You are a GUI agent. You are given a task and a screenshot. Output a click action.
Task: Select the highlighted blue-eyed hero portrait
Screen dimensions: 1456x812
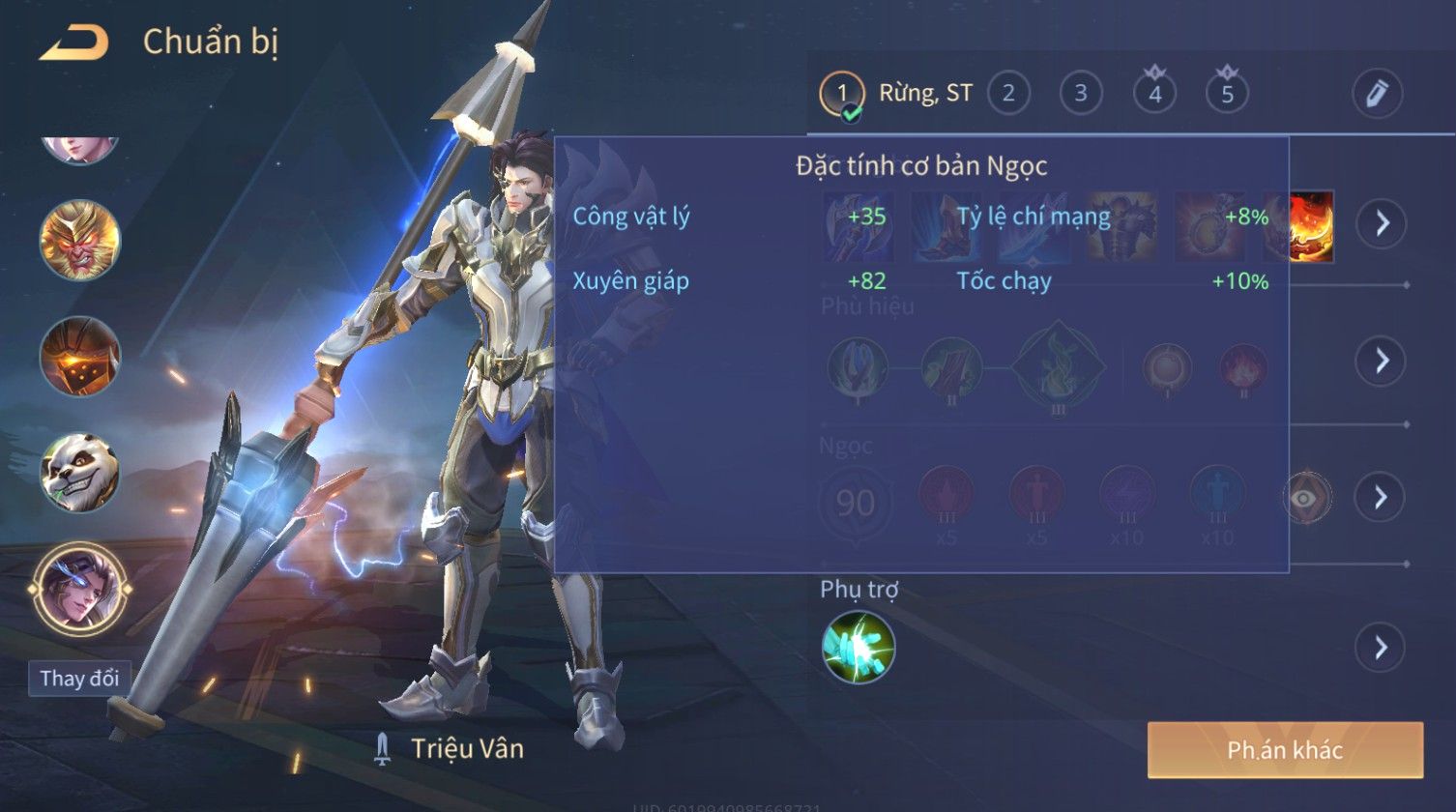(x=80, y=589)
